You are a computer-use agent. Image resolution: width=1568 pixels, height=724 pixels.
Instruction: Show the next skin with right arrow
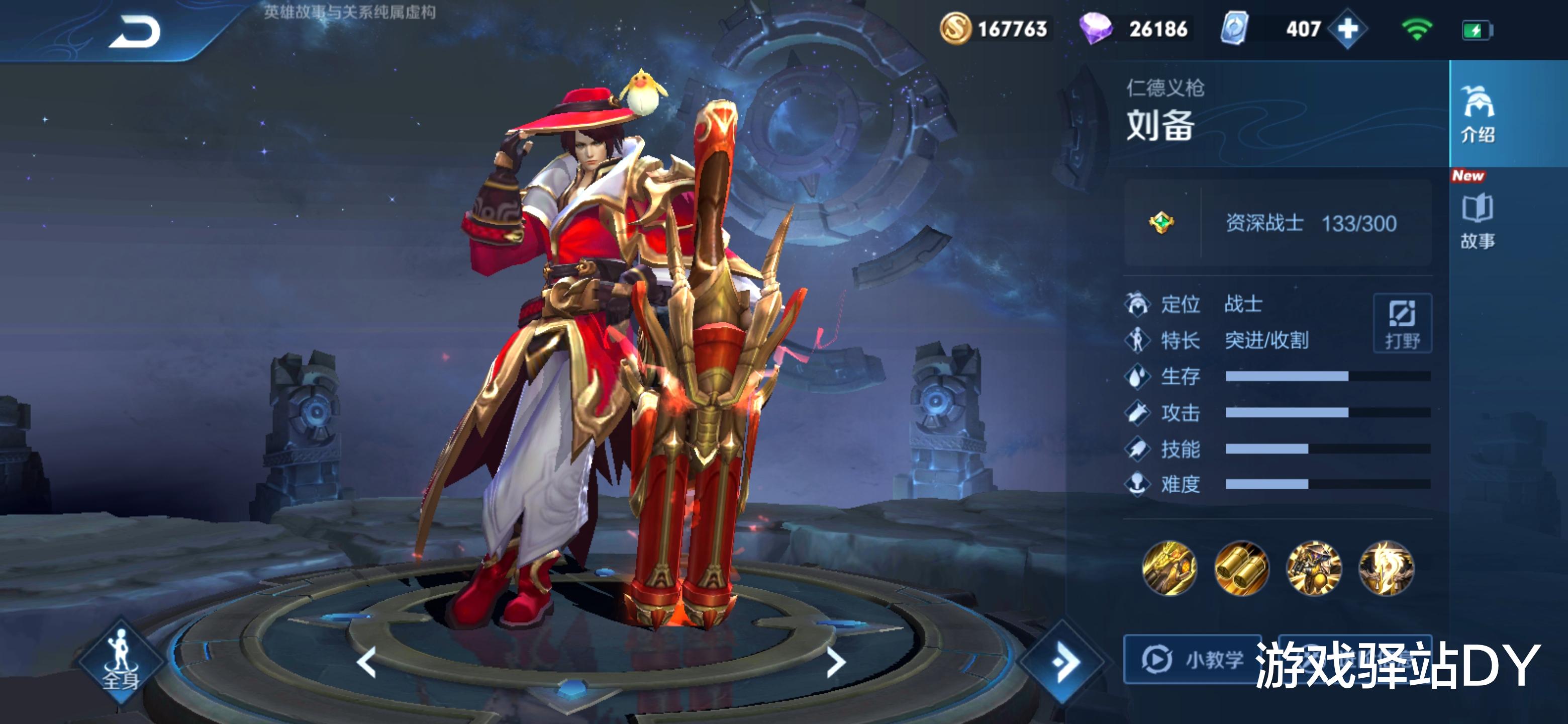click(836, 662)
